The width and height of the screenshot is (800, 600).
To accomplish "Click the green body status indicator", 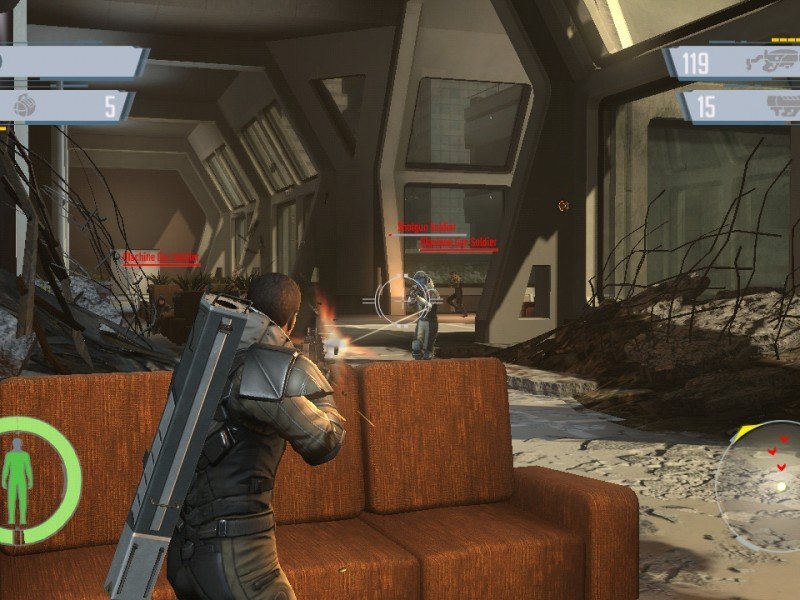I will (17, 478).
